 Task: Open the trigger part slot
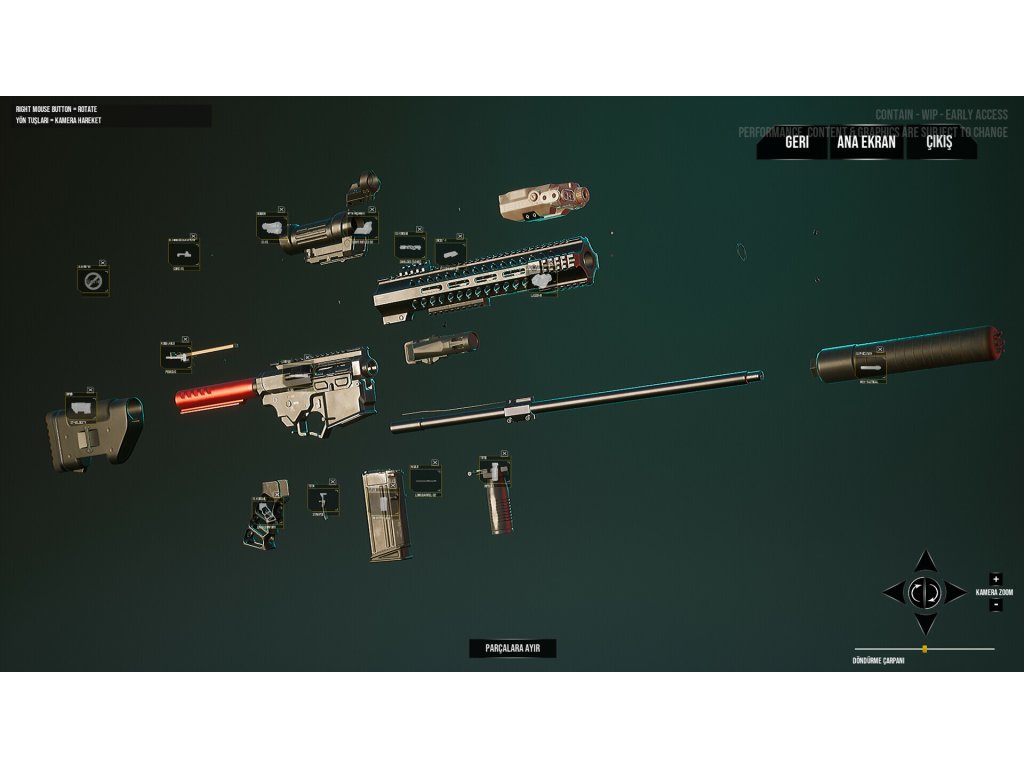(322, 497)
